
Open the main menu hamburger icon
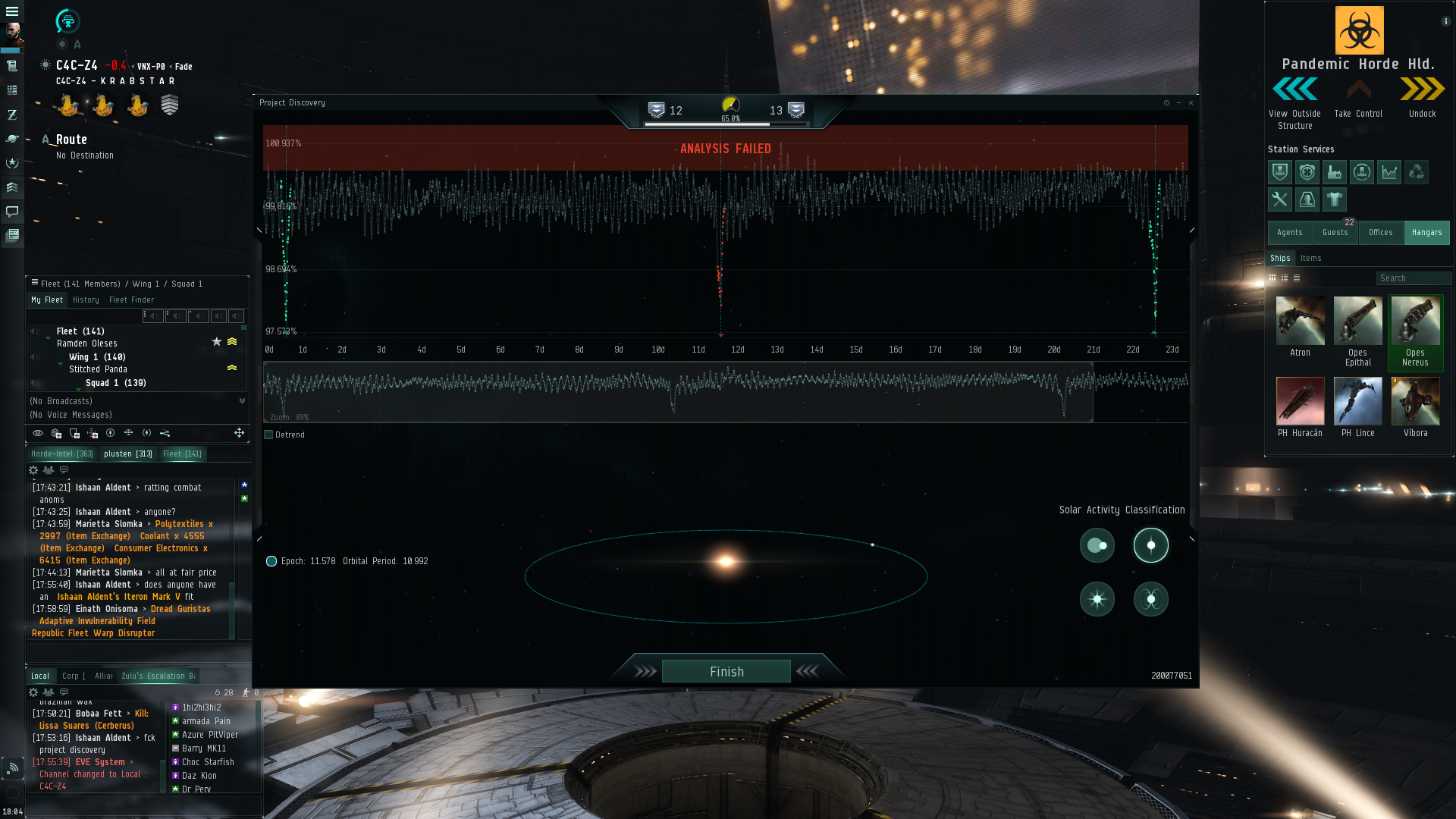pyautogui.click(x=12, y=11)
